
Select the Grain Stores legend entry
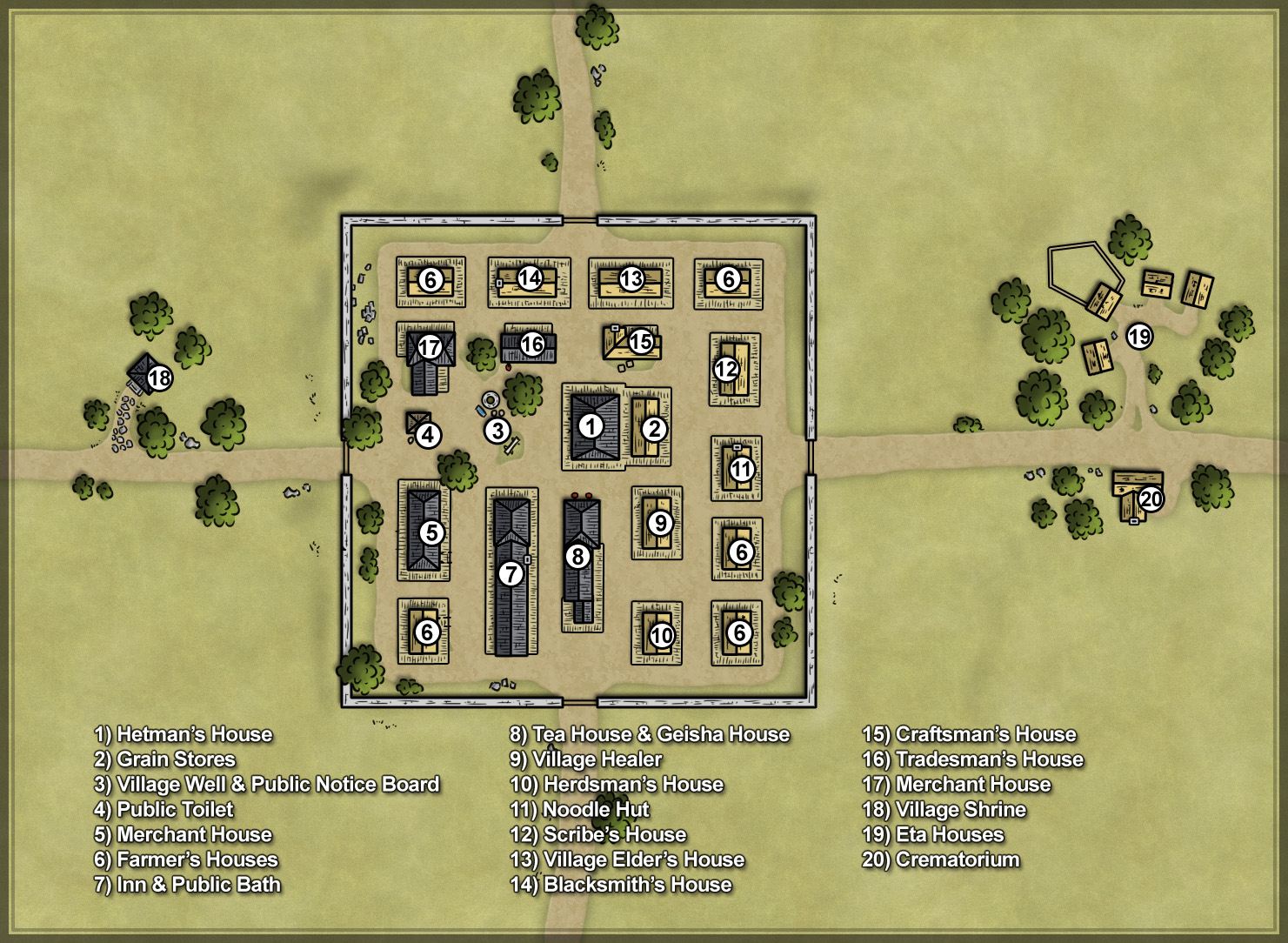click(x=164, y=759)
